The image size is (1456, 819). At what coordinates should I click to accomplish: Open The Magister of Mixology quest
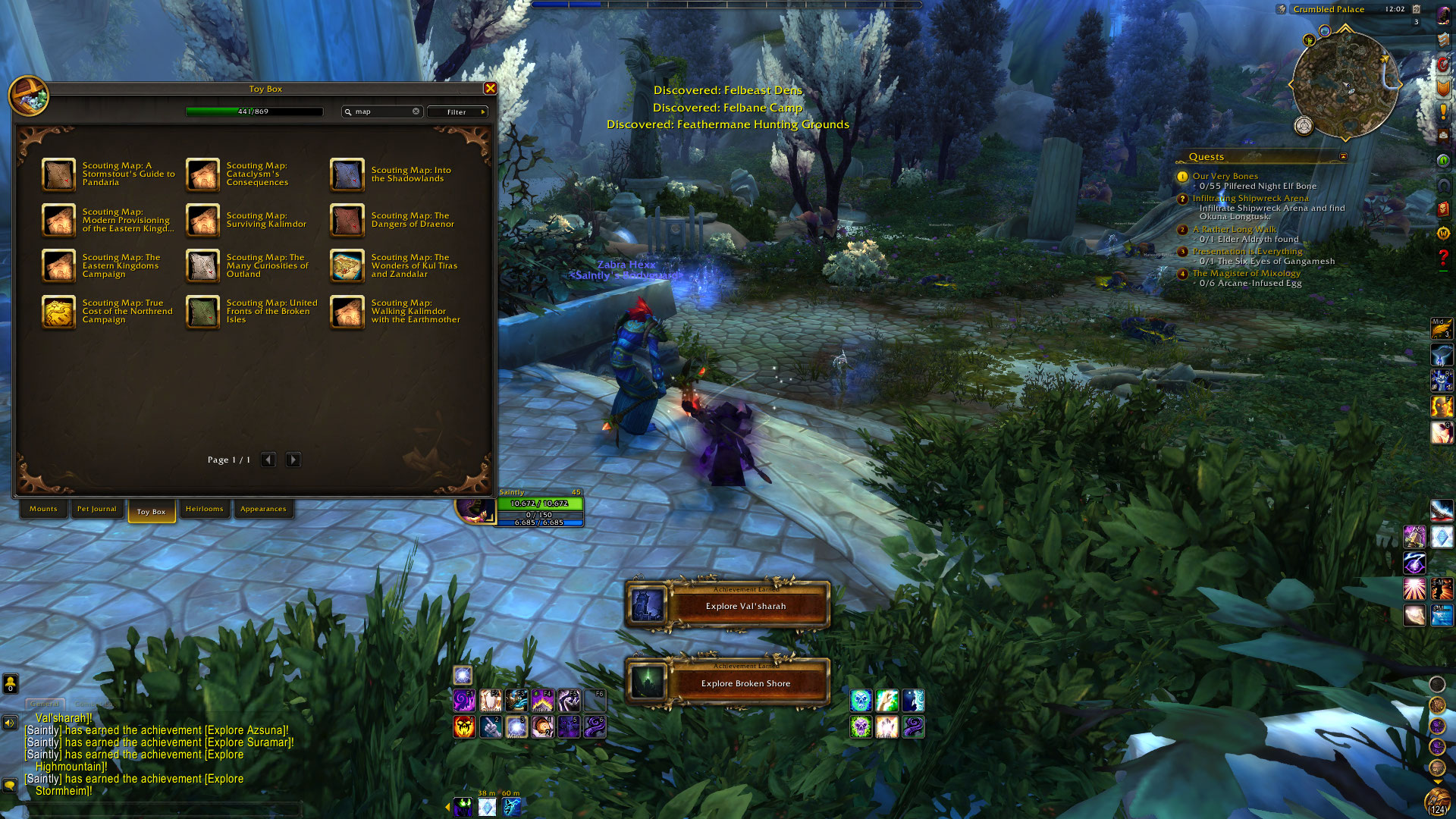[x=1246, y=273]
